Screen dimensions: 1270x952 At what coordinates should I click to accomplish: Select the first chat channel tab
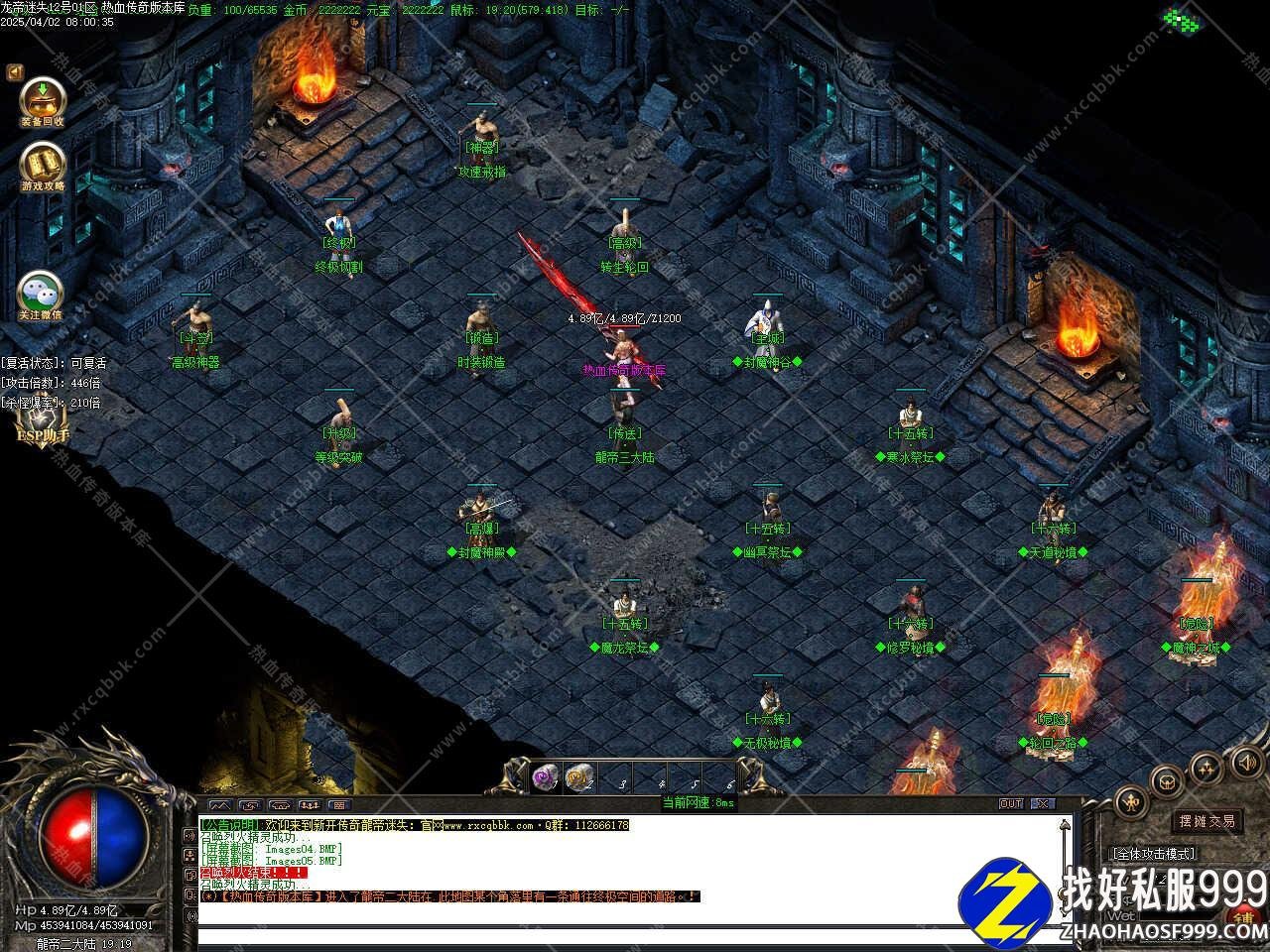click(x=219, y=804)
